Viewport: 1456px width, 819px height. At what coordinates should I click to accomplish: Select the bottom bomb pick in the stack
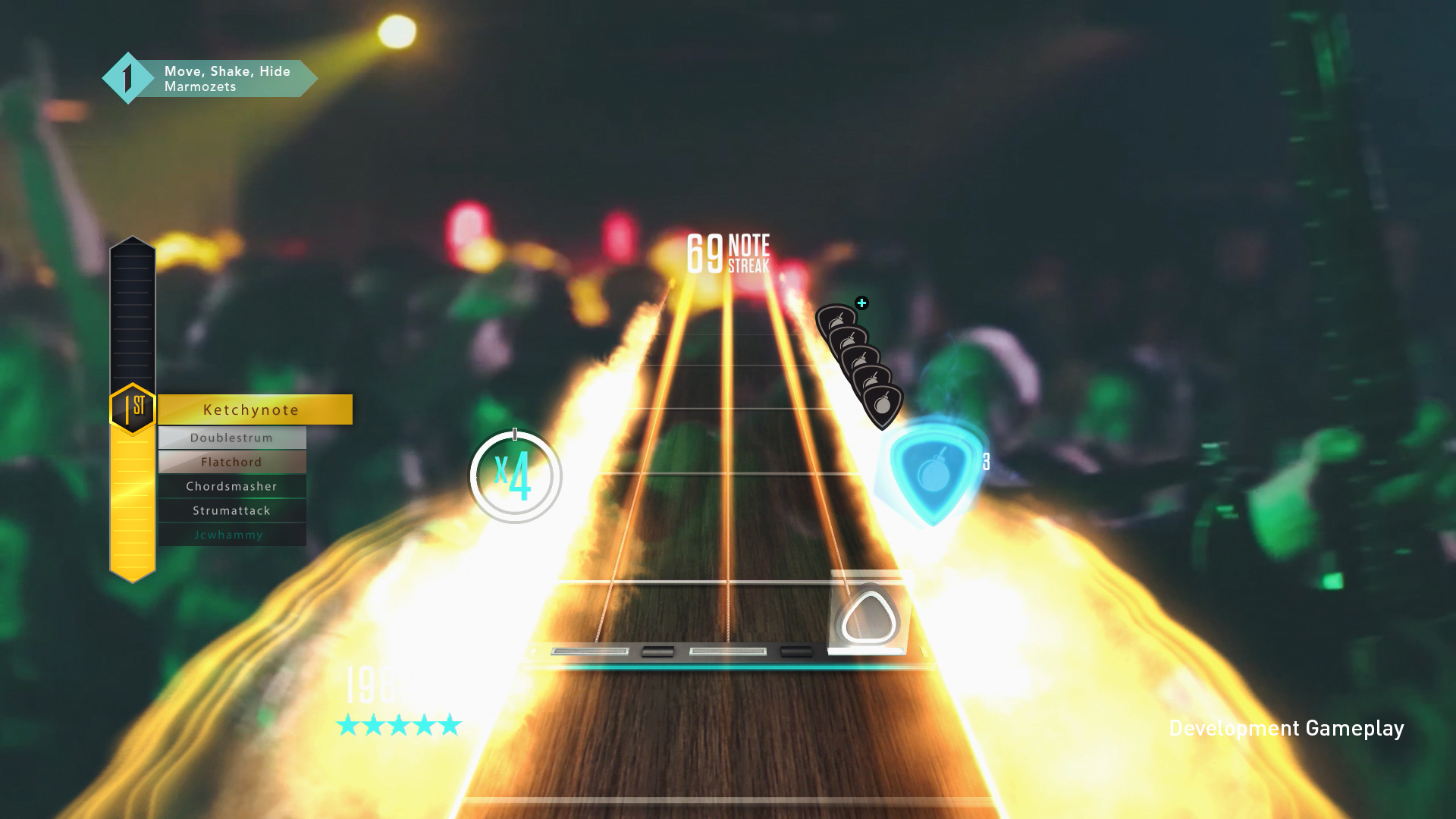point(882,404)
